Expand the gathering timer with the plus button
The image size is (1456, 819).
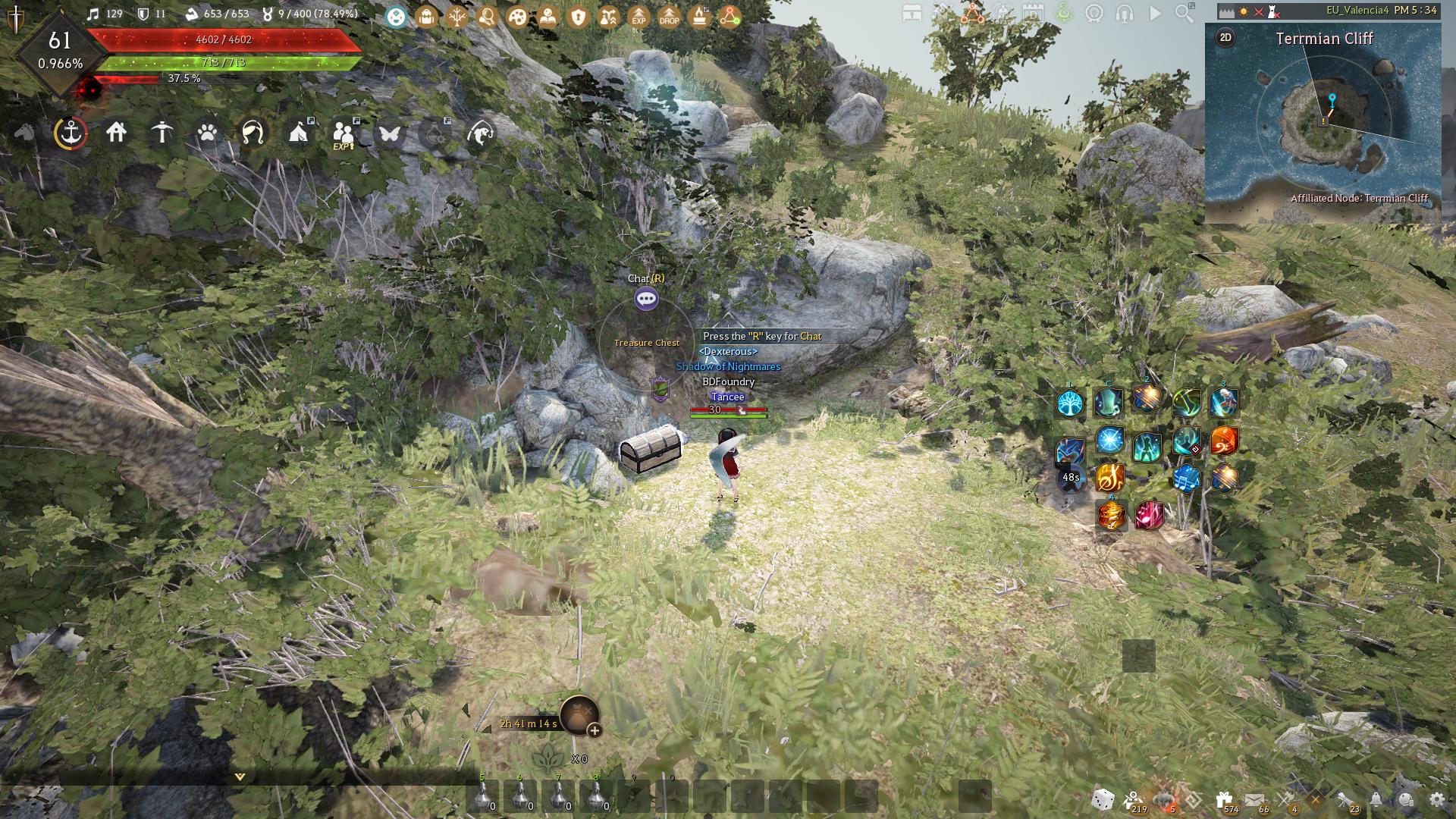point(595,733)
